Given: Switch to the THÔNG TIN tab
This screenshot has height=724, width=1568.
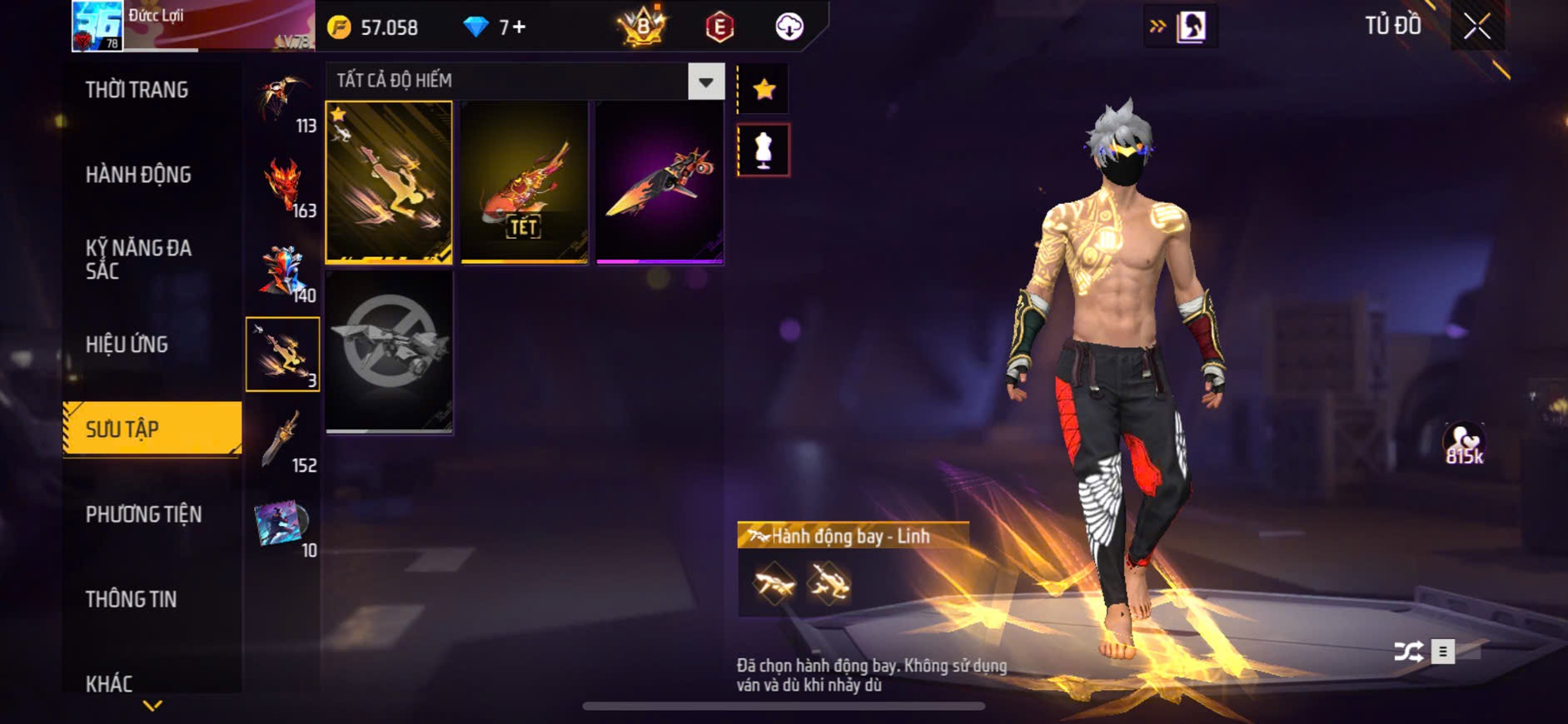Looking at the screenshot, I should 131,599.
